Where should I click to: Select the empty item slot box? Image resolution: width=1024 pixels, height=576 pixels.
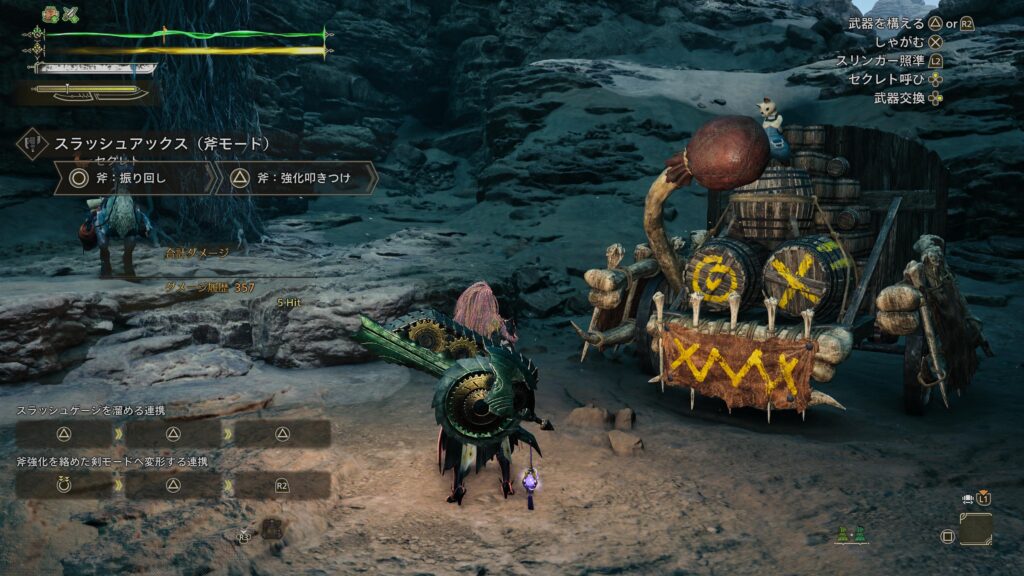point(975,529)
